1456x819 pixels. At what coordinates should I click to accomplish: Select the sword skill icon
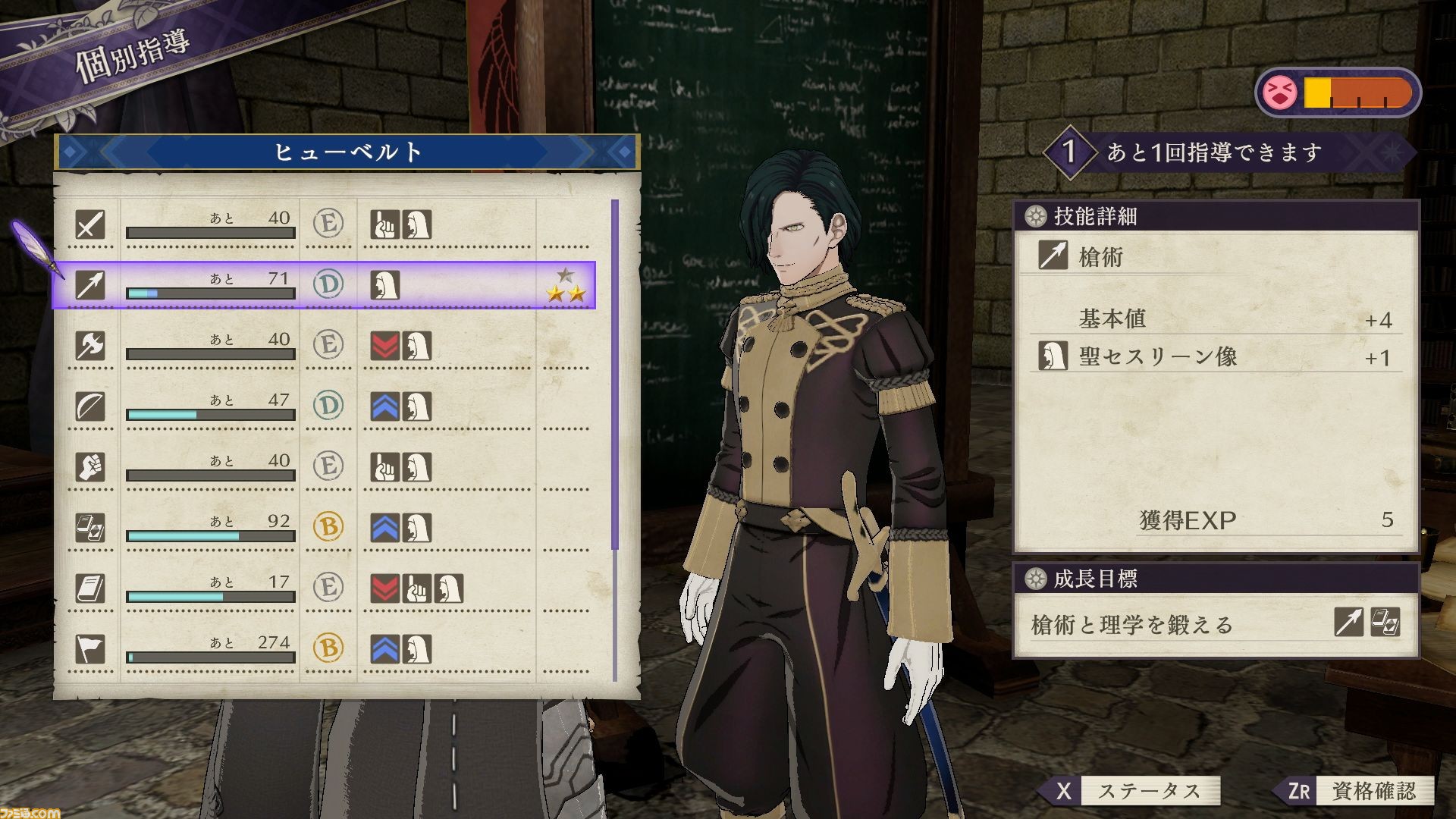(x=90, y=225)
